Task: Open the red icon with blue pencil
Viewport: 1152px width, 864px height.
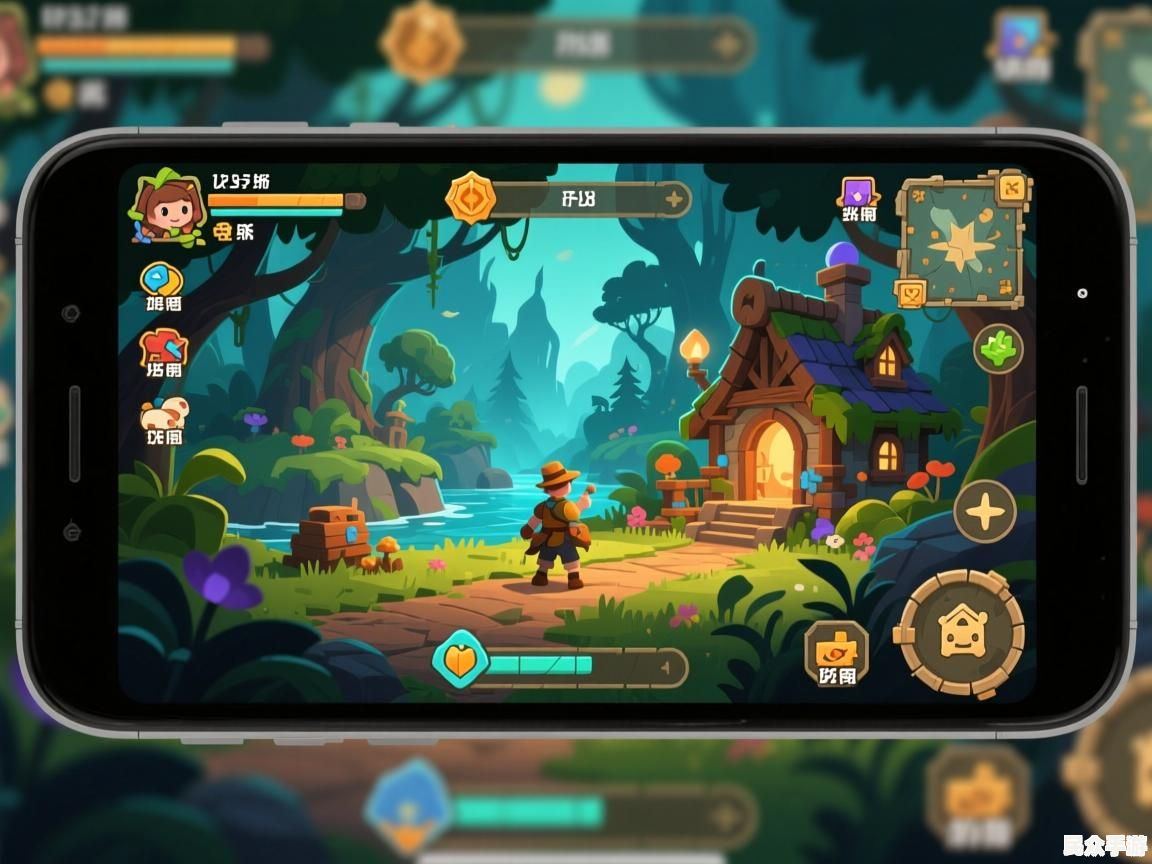Action: tap(164, 348)
